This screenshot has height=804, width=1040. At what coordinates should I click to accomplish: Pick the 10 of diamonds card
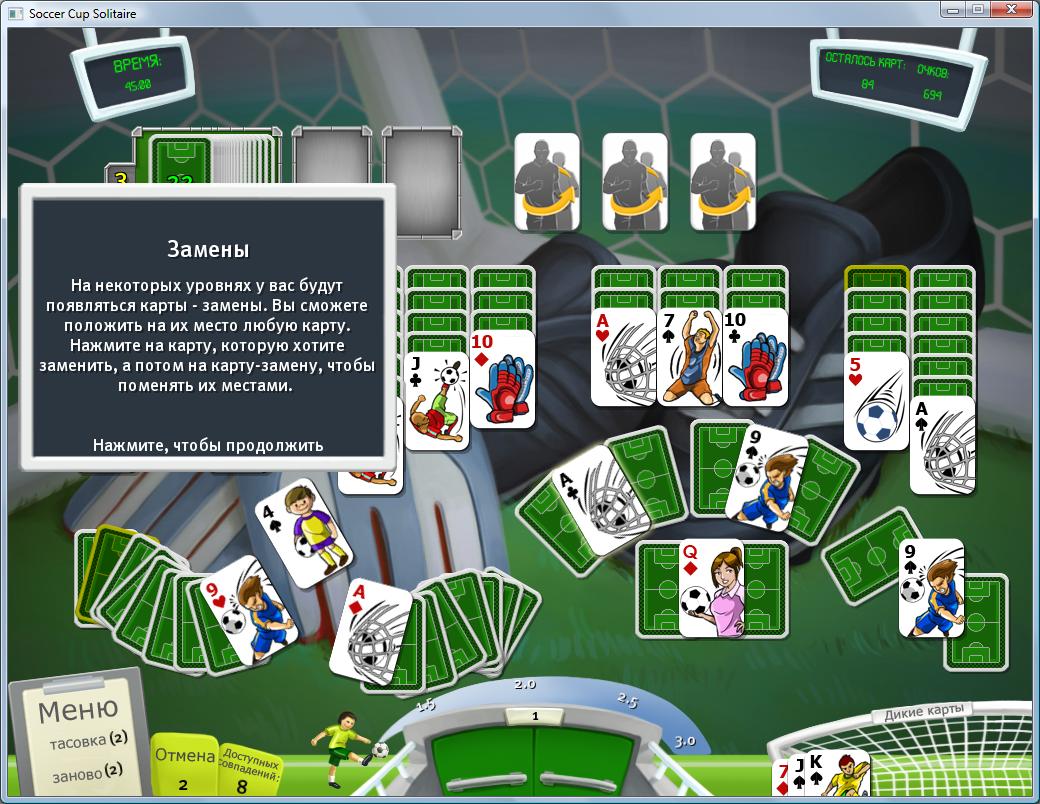(502, 380)
